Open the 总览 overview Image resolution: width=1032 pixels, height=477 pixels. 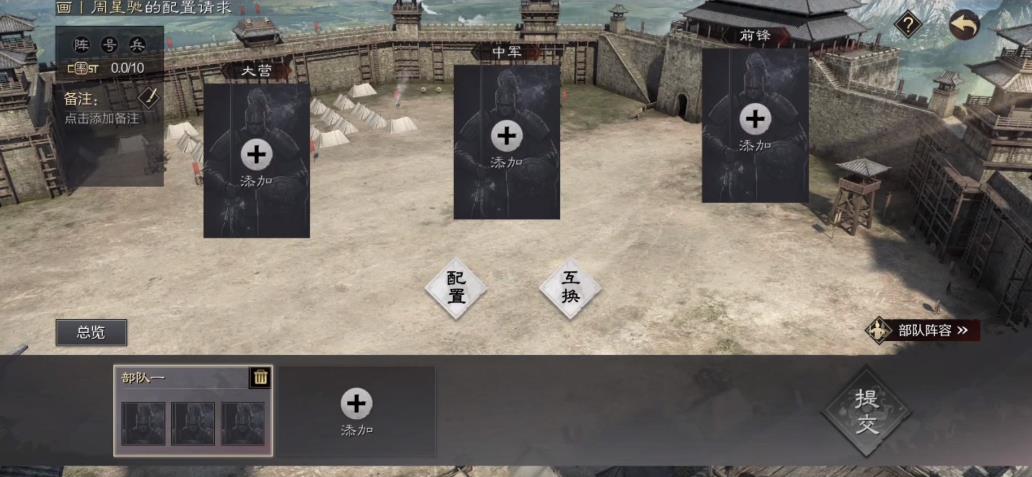(x=91, y=332)
